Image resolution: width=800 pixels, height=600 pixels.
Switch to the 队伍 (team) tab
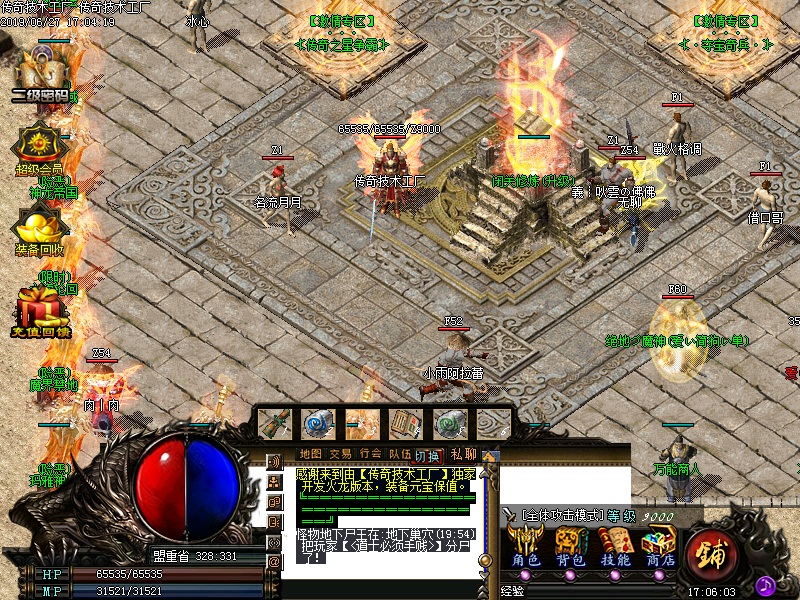tap(399, 454)
